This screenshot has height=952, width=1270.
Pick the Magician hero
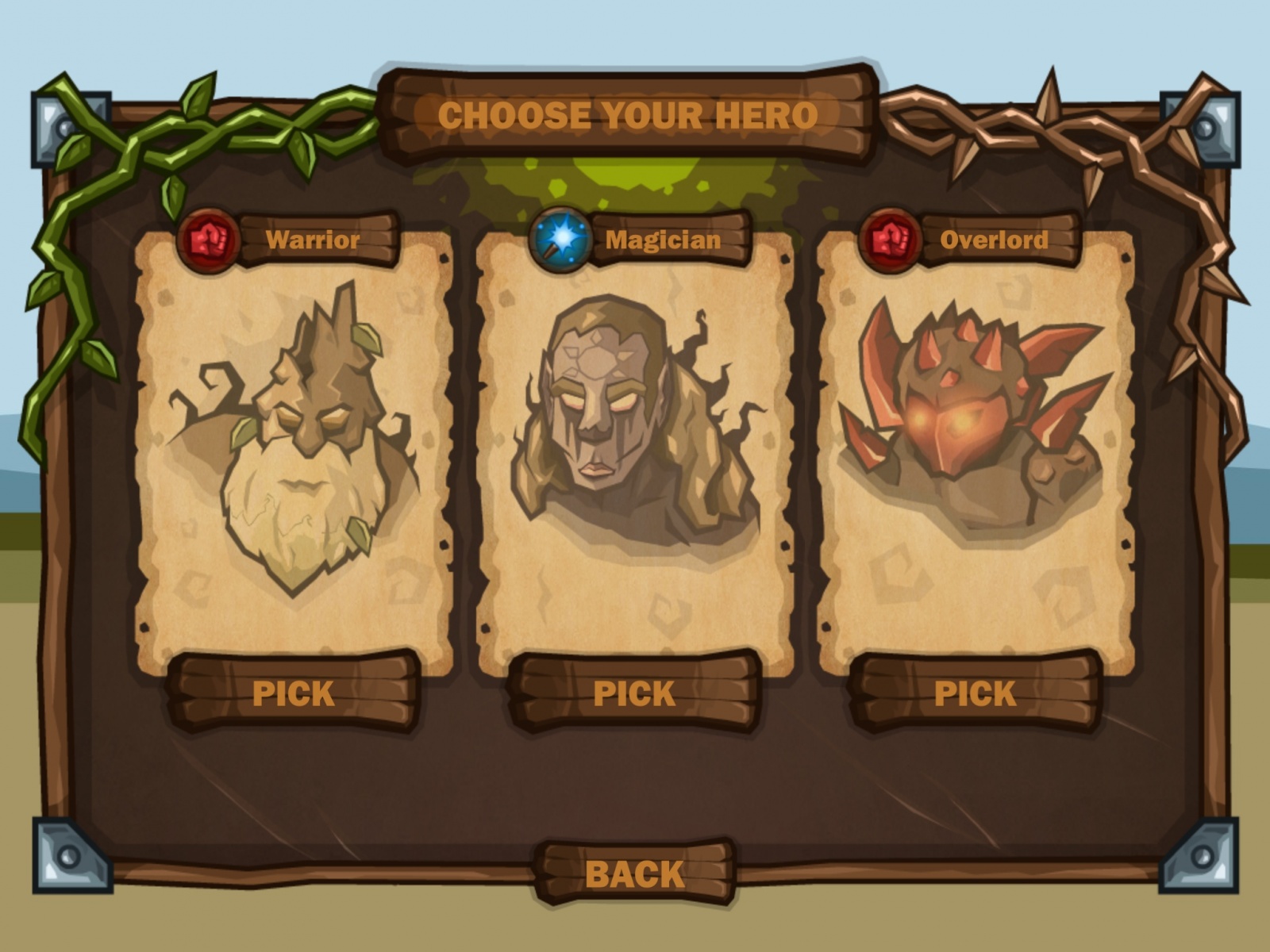[633, 693]
